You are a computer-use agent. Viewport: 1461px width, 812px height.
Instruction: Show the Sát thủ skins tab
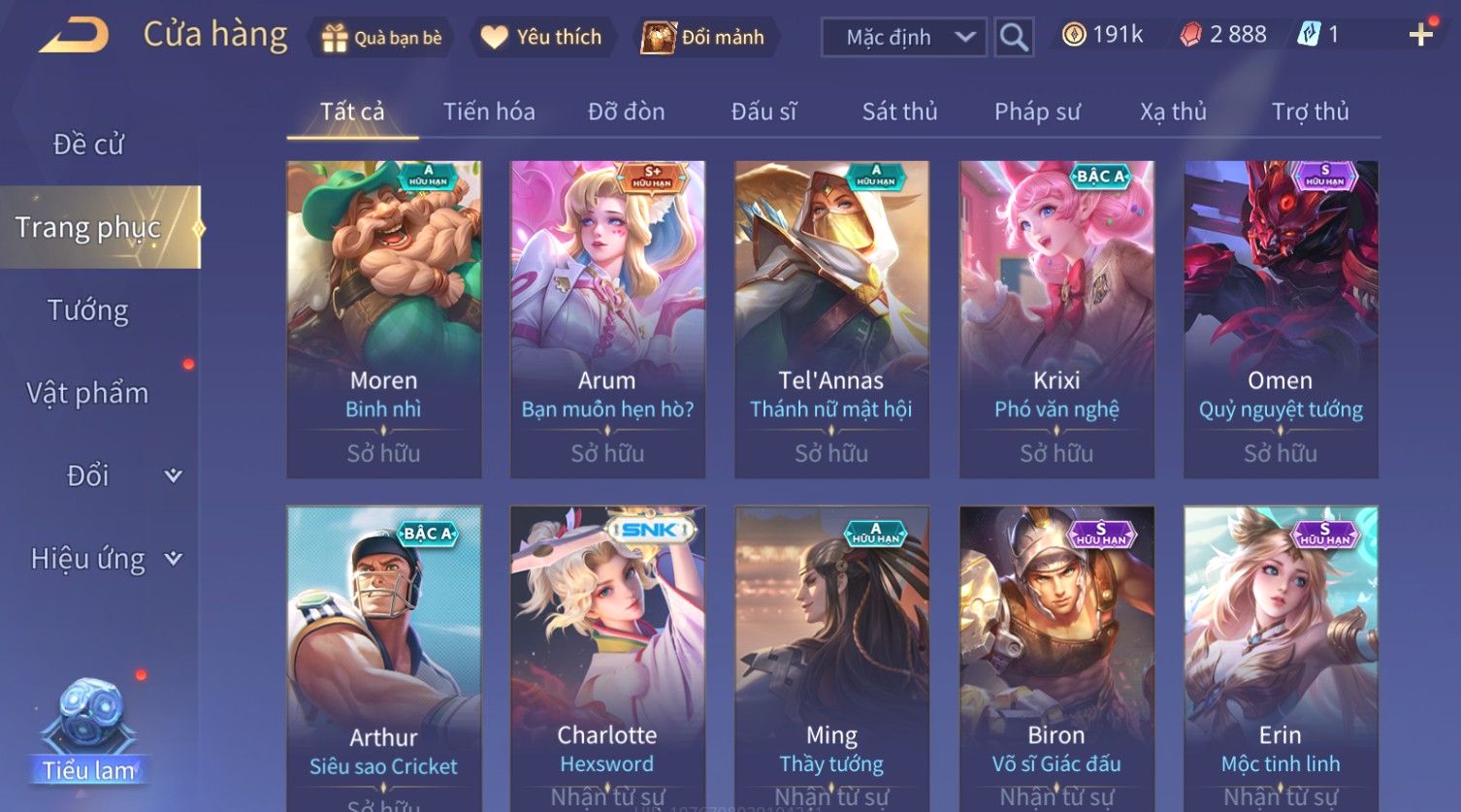899,112
